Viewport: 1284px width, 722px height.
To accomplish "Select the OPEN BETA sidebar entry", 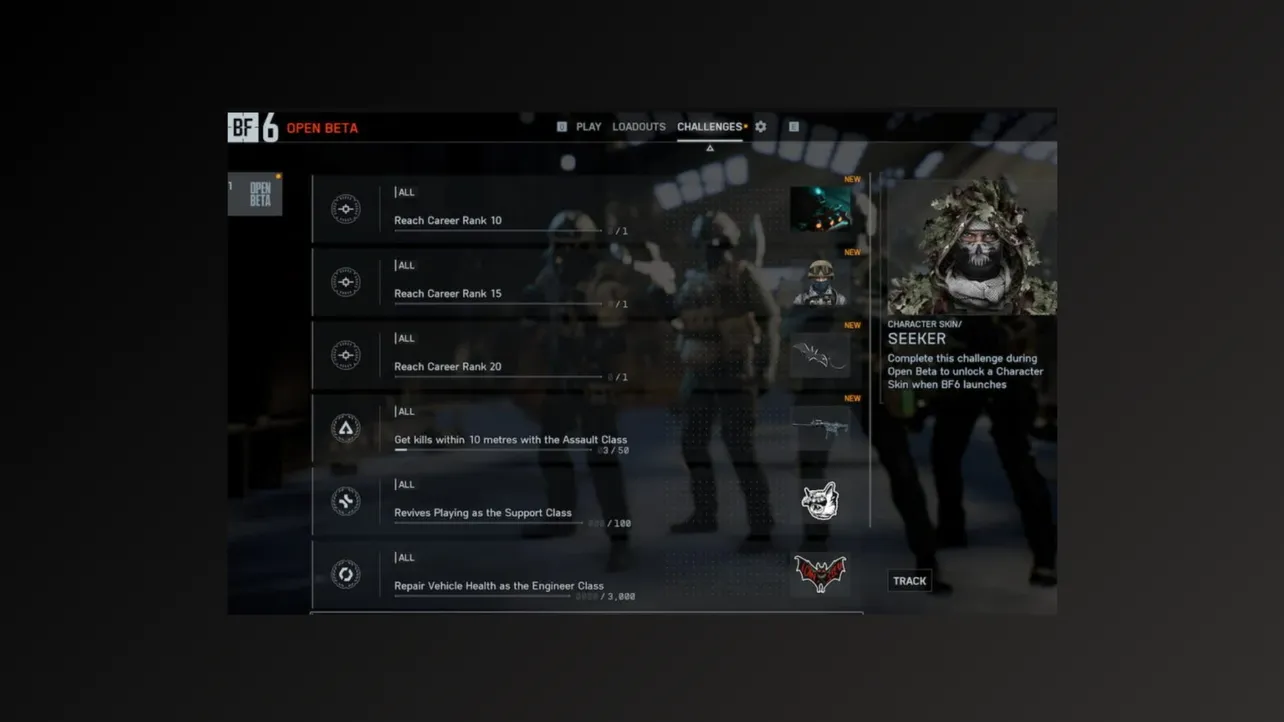I will pyautogui.click(x=255, y=194).
